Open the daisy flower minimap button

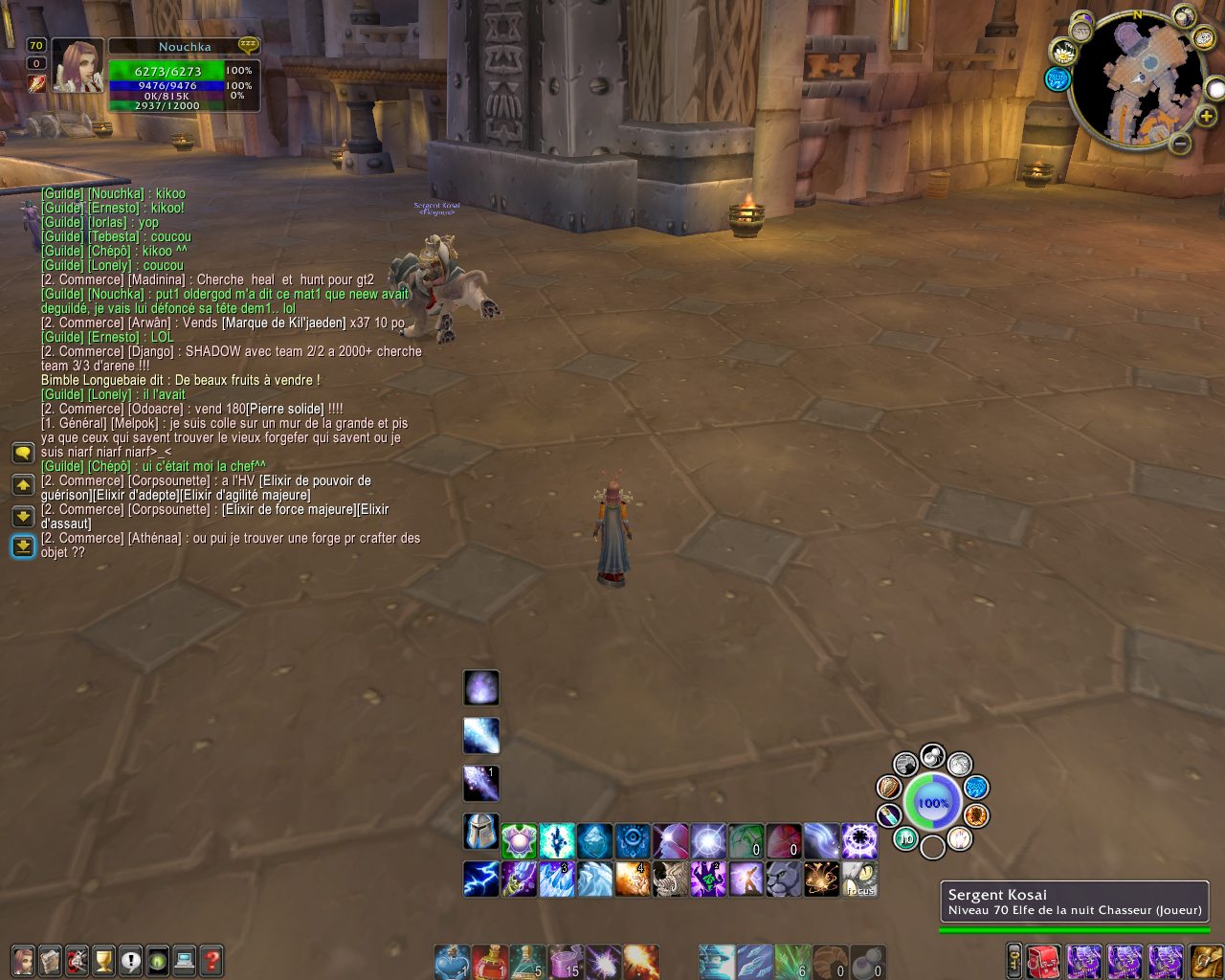pyautogui.click(x=1062, y=54)
